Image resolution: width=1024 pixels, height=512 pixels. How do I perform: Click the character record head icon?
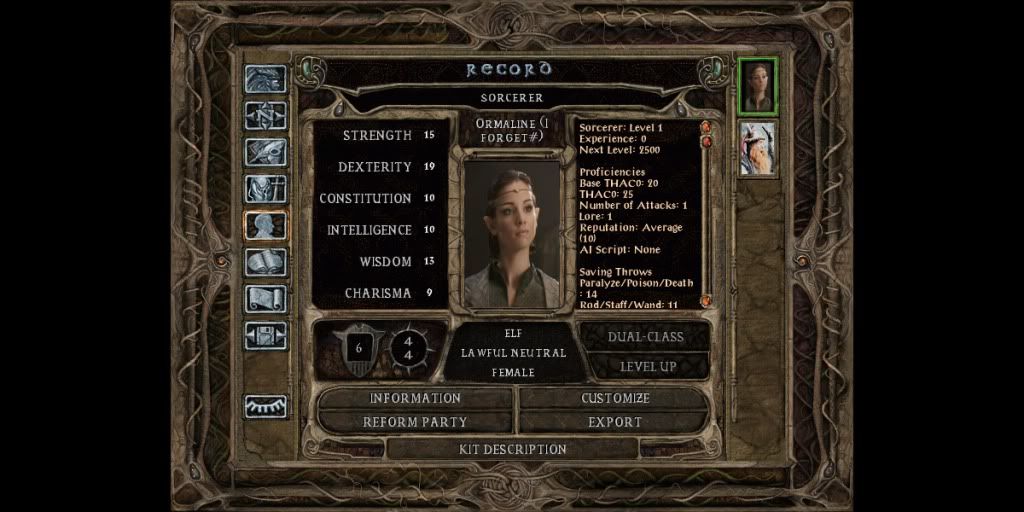click(x=266, y=225)
